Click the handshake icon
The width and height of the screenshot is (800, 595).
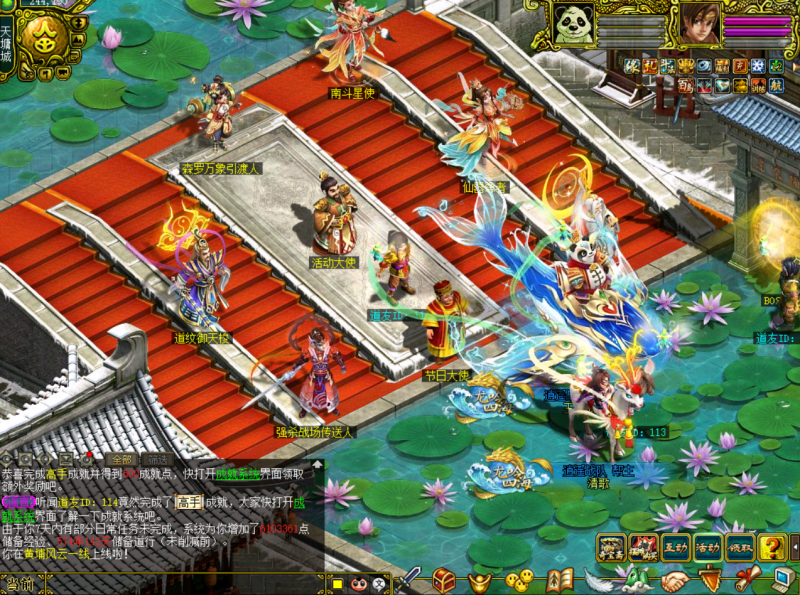tap(673, 580)
